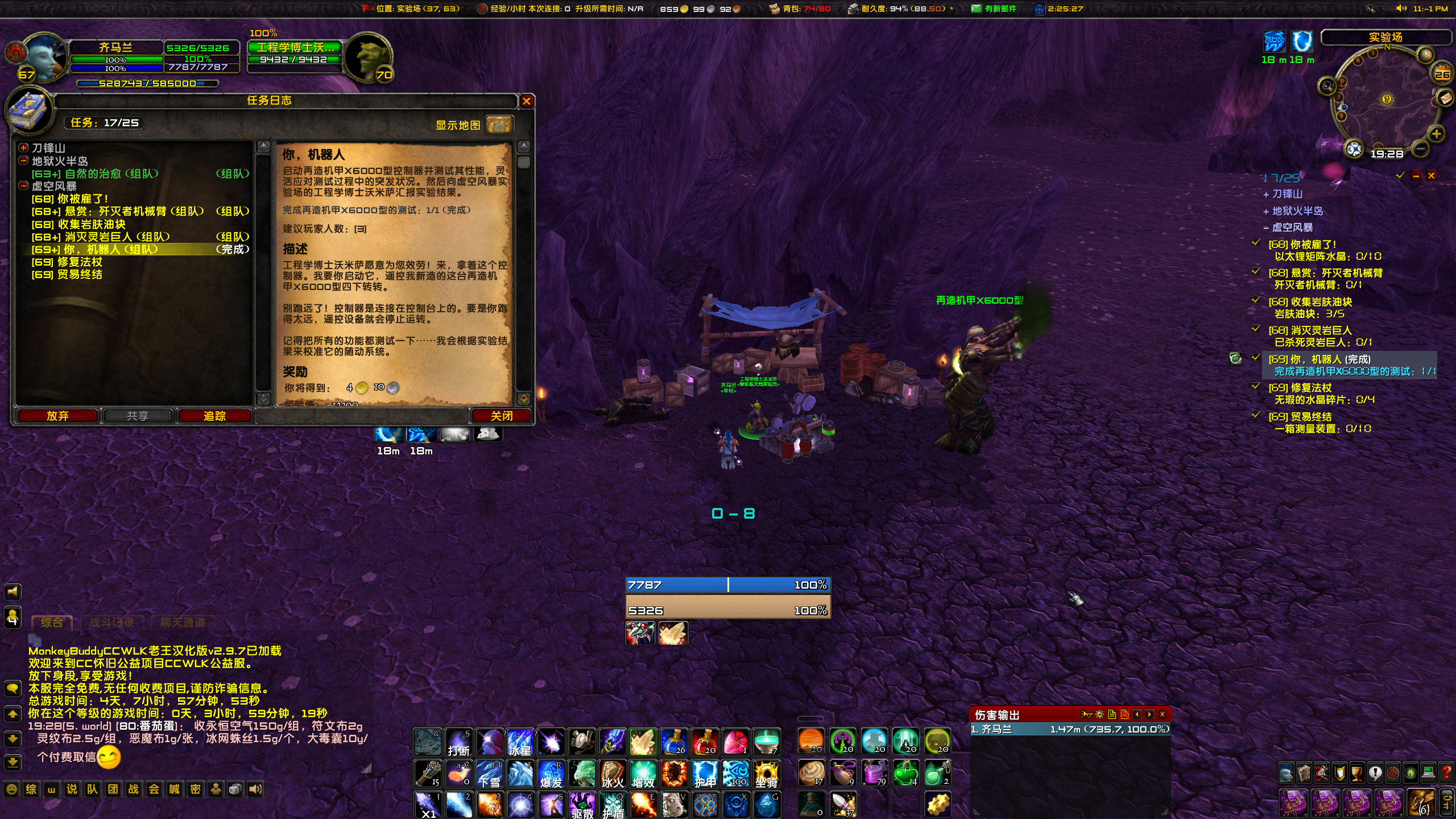Switch to the 聊天通道 chat tab

[x=182, y=622]
